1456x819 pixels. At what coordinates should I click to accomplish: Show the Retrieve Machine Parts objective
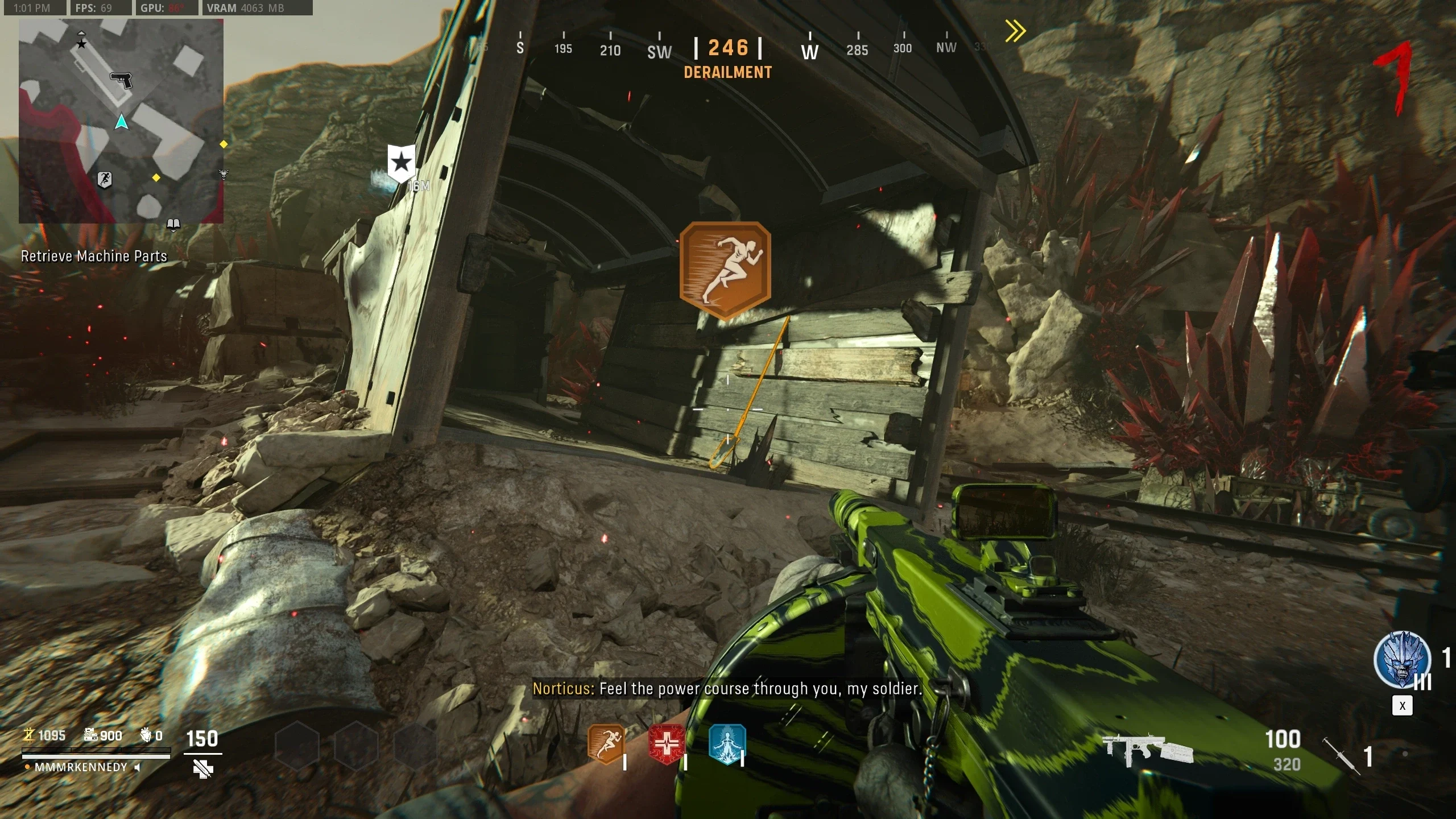tap(94, 257)
